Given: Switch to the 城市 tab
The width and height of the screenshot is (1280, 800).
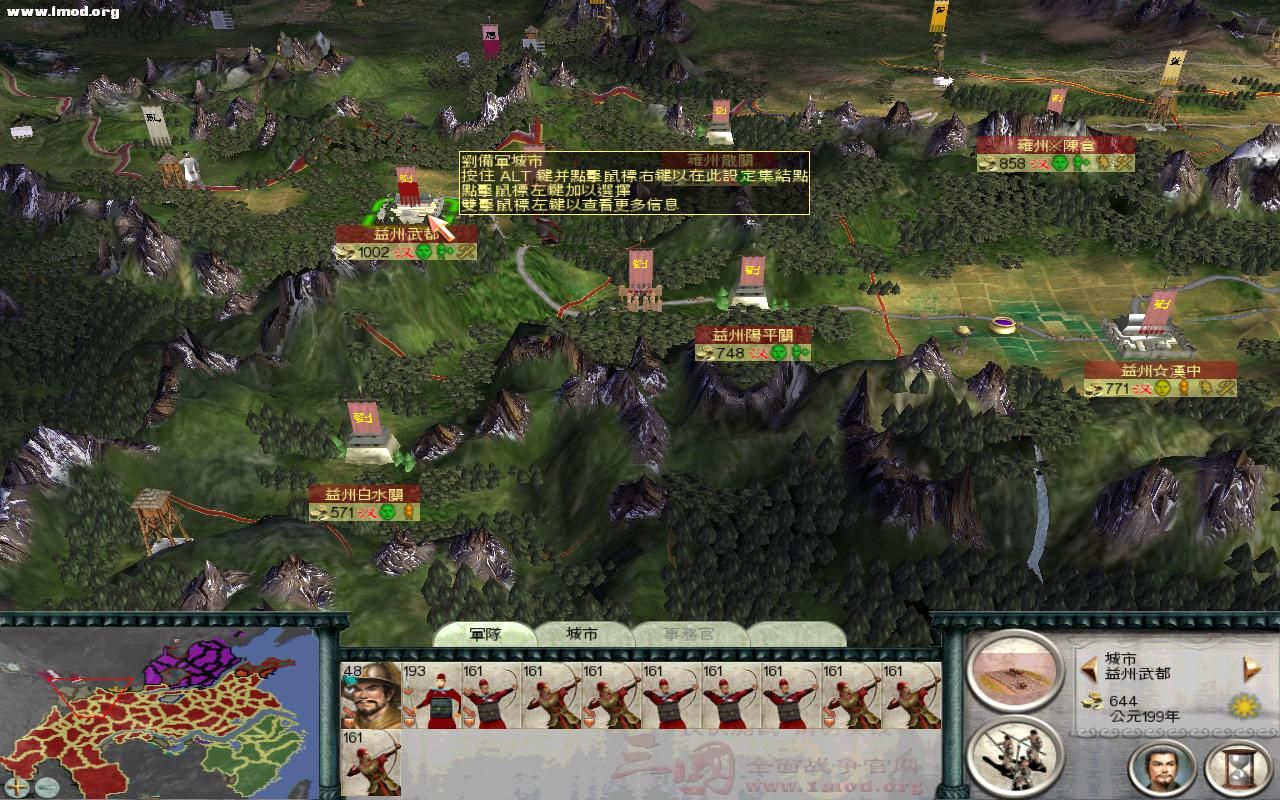Looking at the screenshot, I should 582,634.
